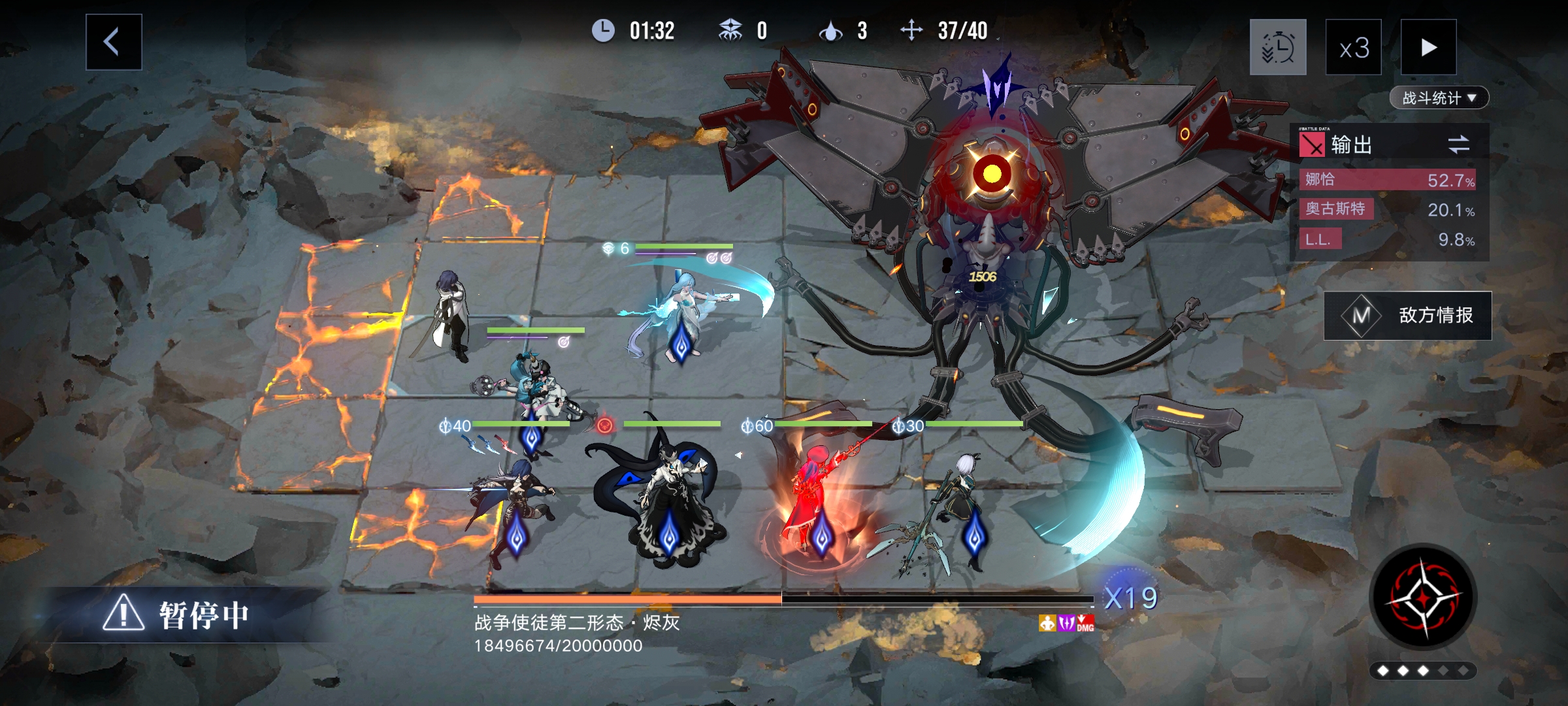Image resolution: width=1568 pixels, height=706 pixels.
Task: Click the M emblem on the 敌方情报 panel
Action: (1362, 314)
